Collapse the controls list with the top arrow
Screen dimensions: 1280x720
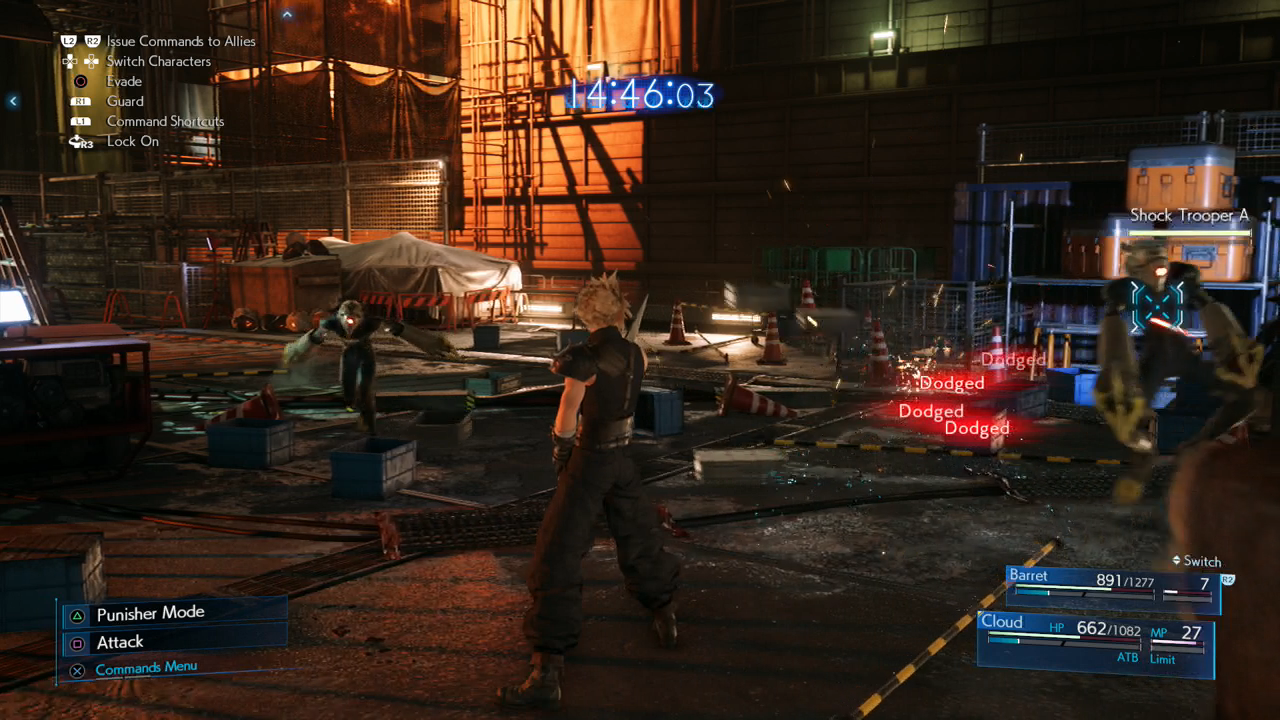pyautogui.click(x=288, y=14)
